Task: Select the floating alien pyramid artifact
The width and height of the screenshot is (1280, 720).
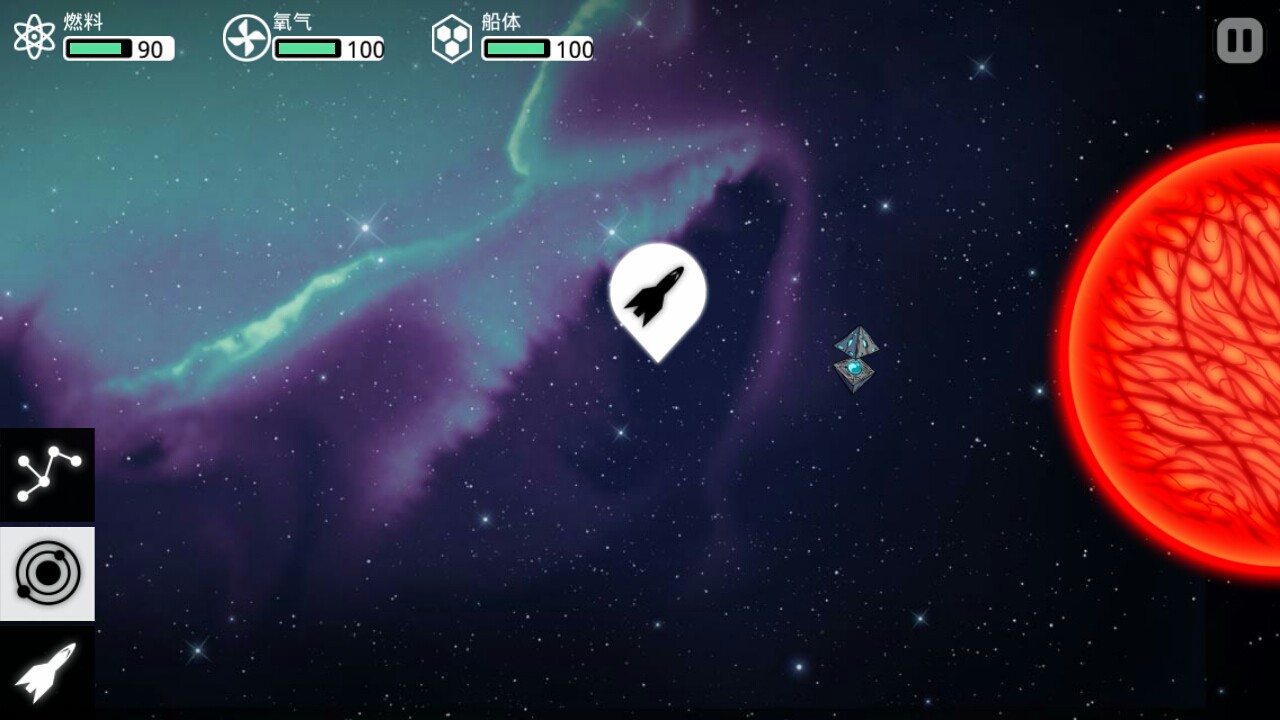Action: pyautogui.click(x=854, y=360)
